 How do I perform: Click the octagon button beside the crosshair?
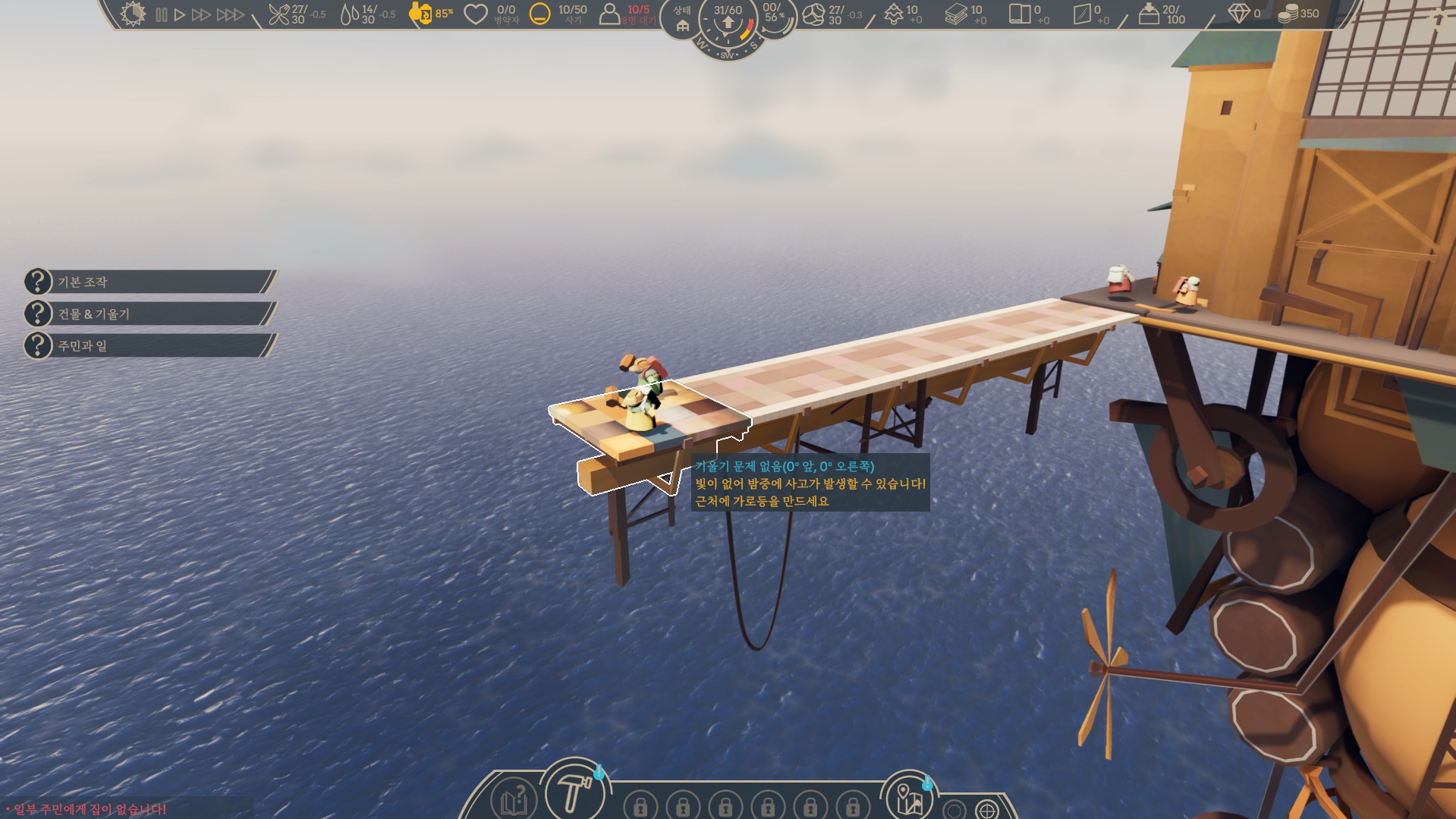point(954,810)
